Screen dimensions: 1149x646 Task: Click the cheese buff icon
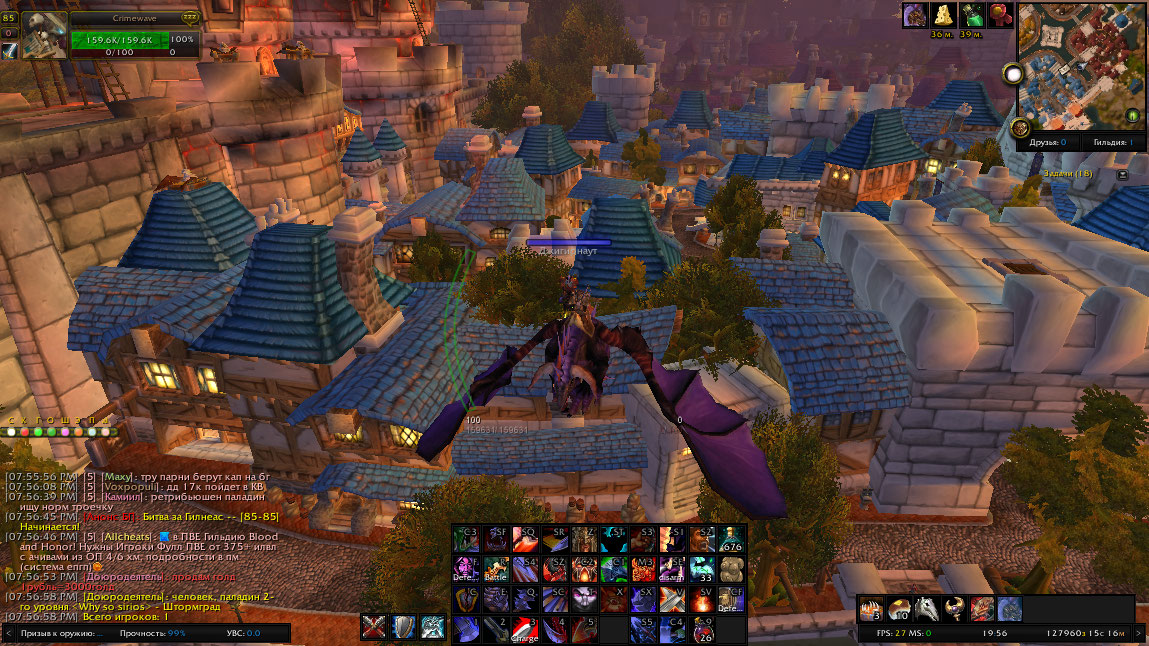coord(942,15)
